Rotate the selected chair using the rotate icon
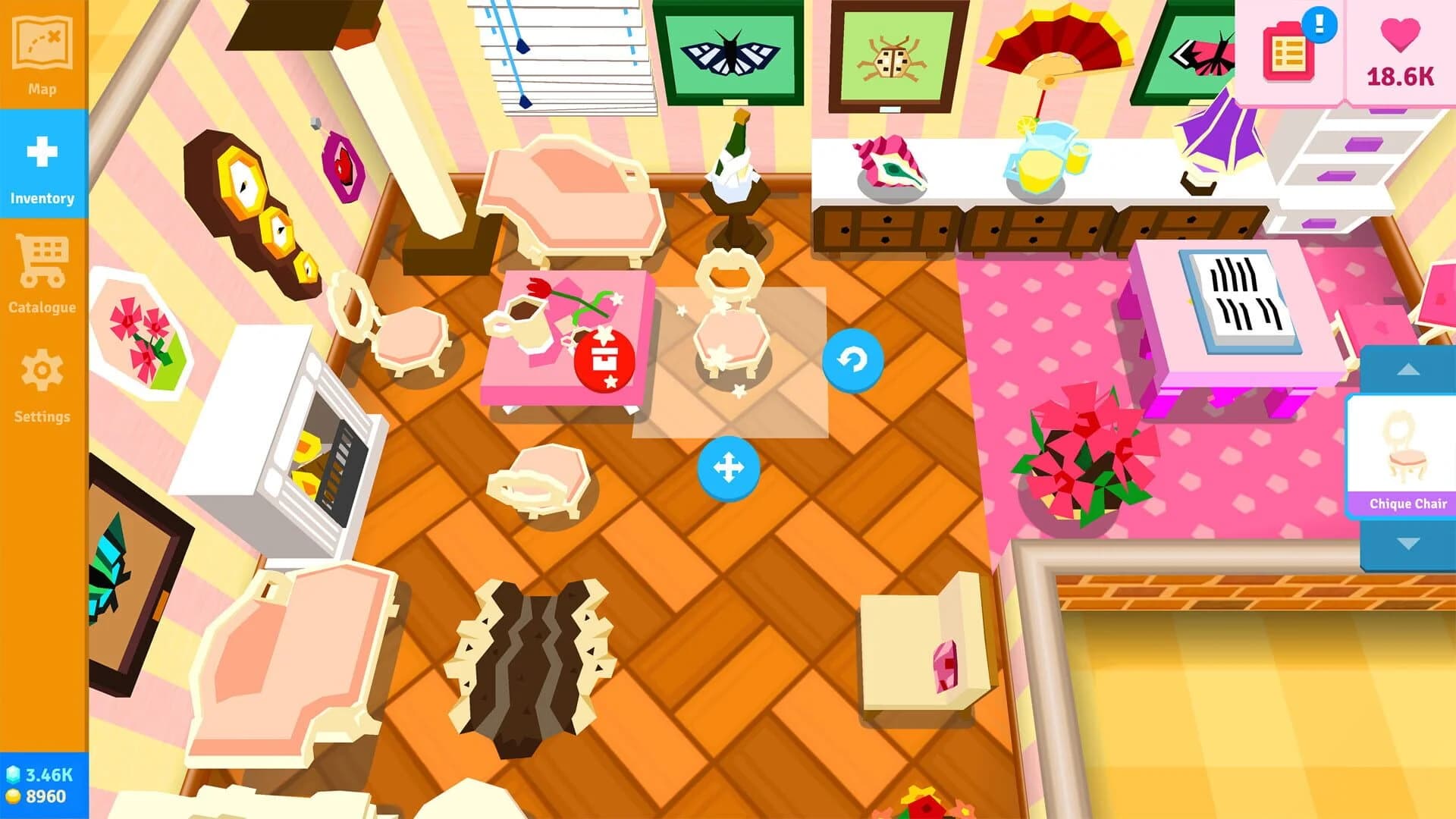 853,361
